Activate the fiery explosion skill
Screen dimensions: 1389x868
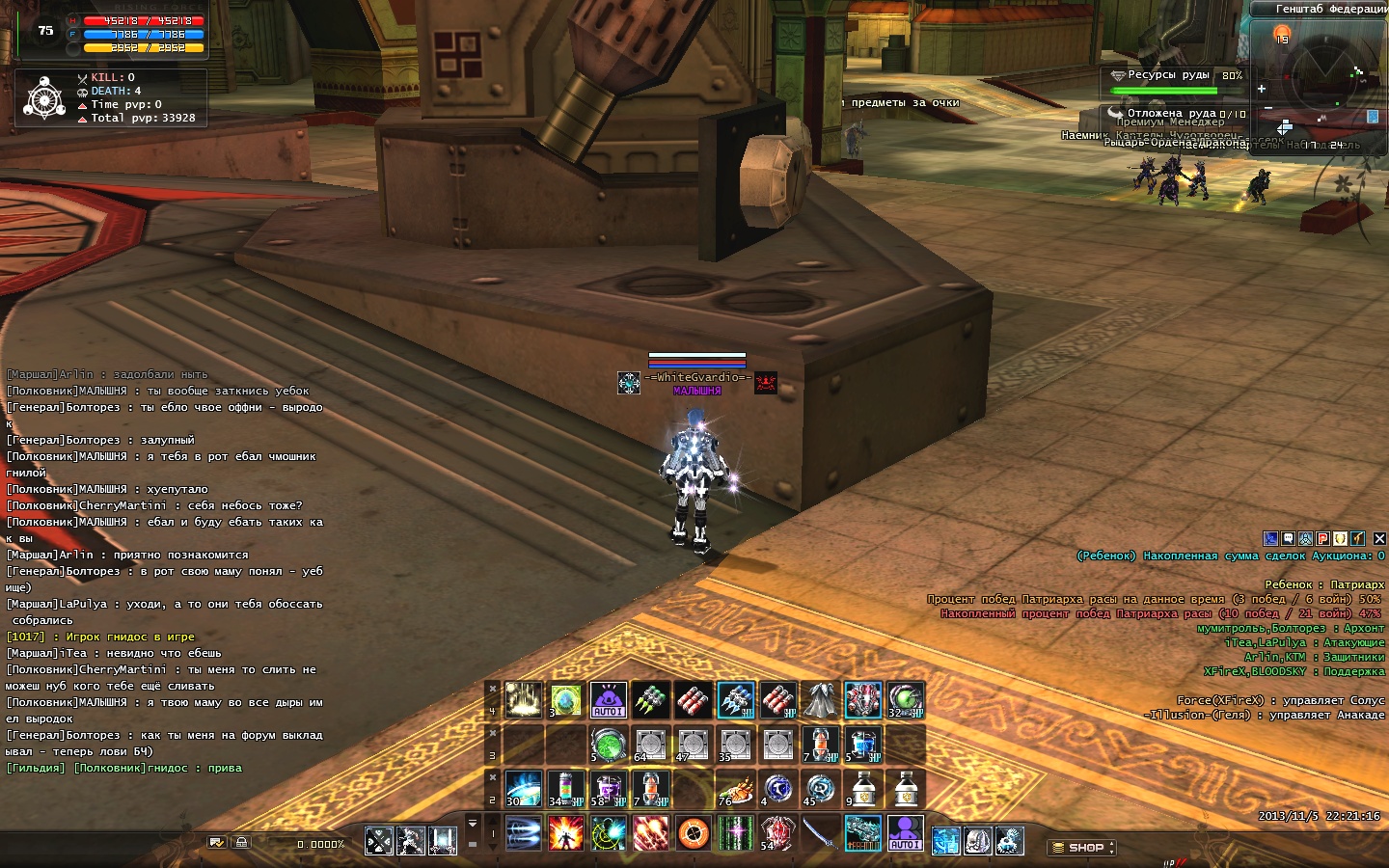[x=565, y=833]
